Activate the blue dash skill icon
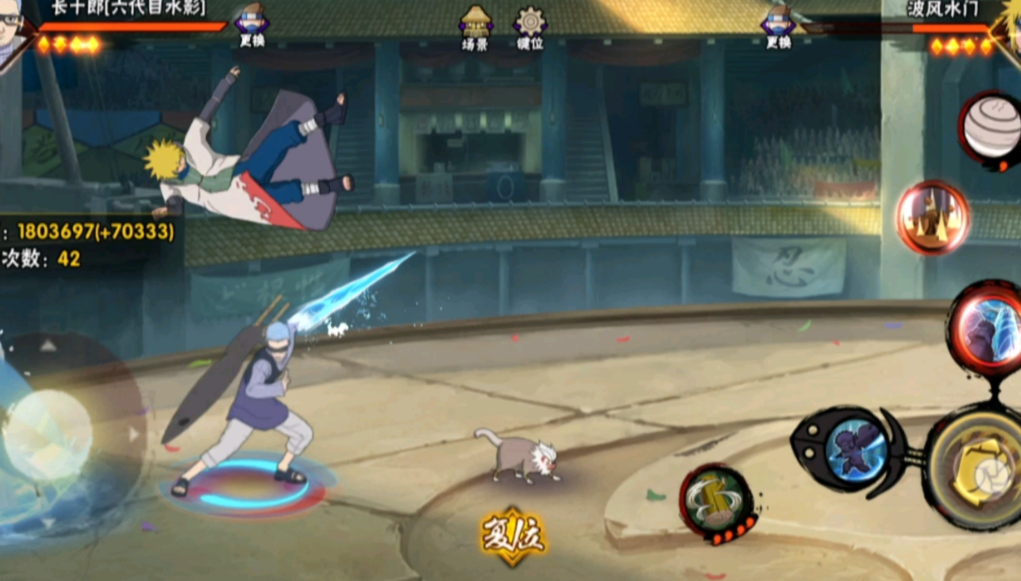The height and width of the screenshot is (581, 1021). 853,447
